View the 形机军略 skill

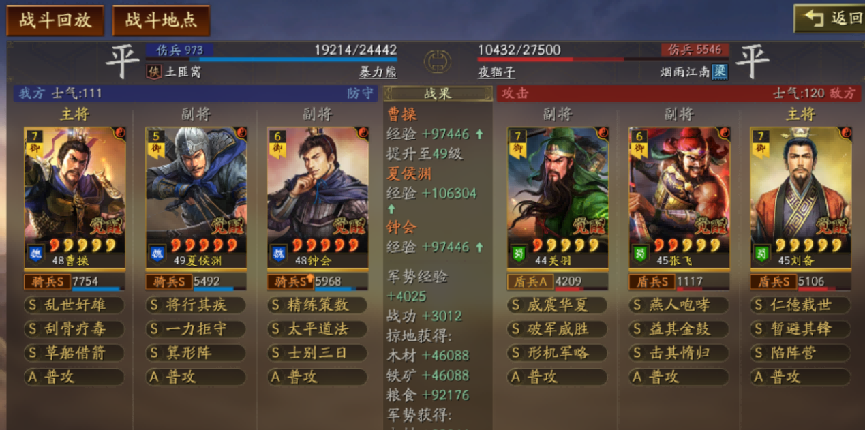[557, 353]
